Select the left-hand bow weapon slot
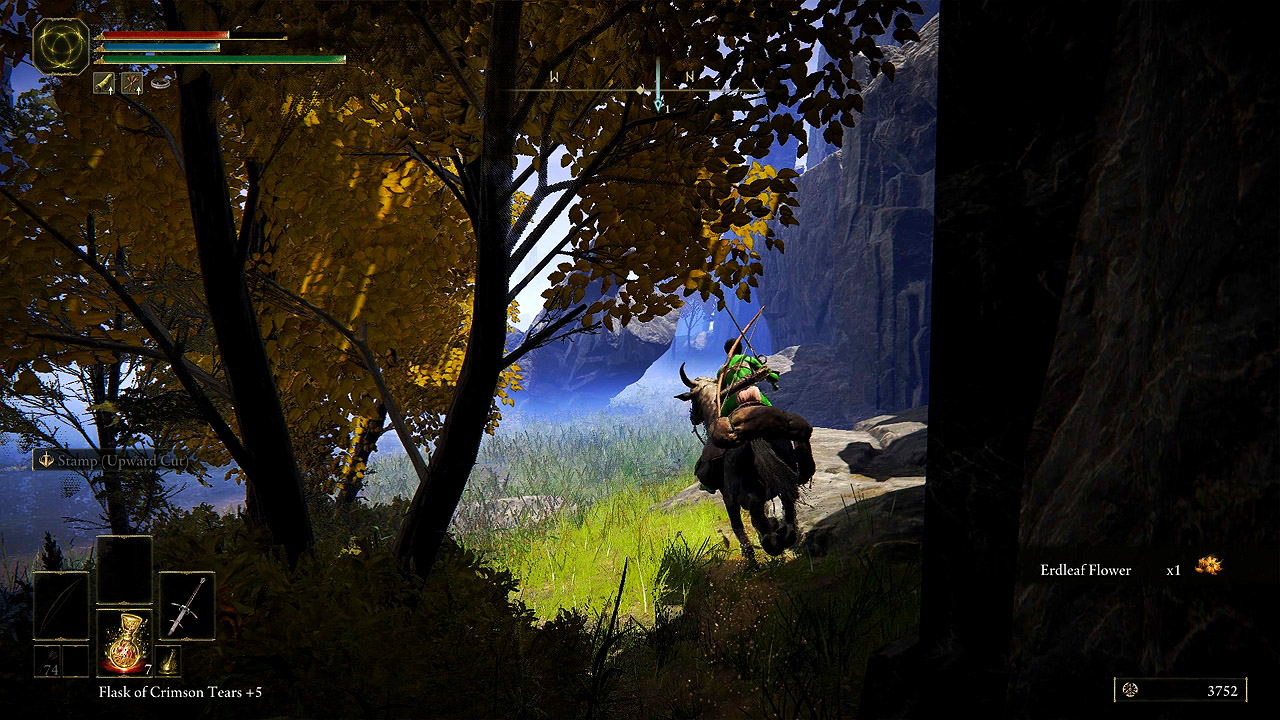 click(61, 606)
